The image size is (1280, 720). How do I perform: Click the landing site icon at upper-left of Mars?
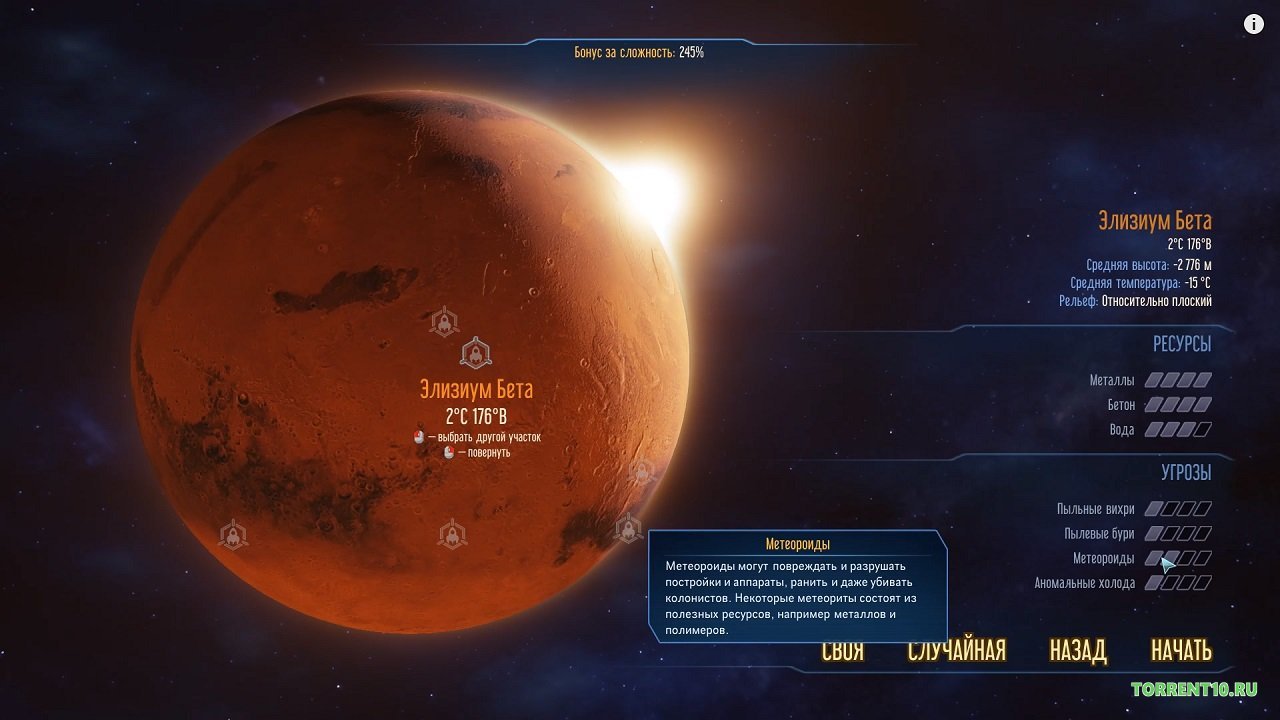pos(445,324)
